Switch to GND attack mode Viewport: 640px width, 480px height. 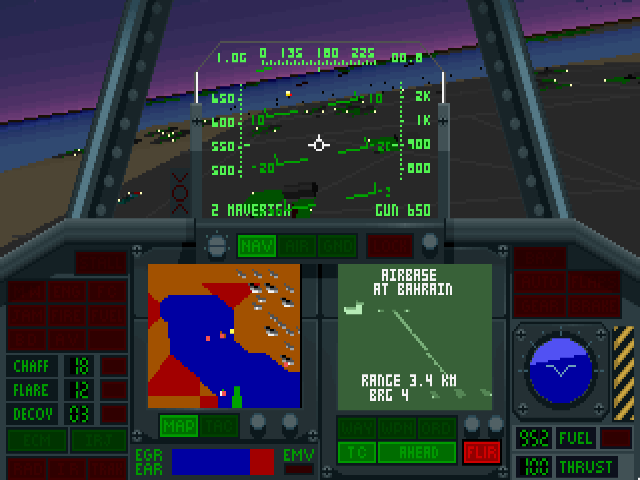337,246
